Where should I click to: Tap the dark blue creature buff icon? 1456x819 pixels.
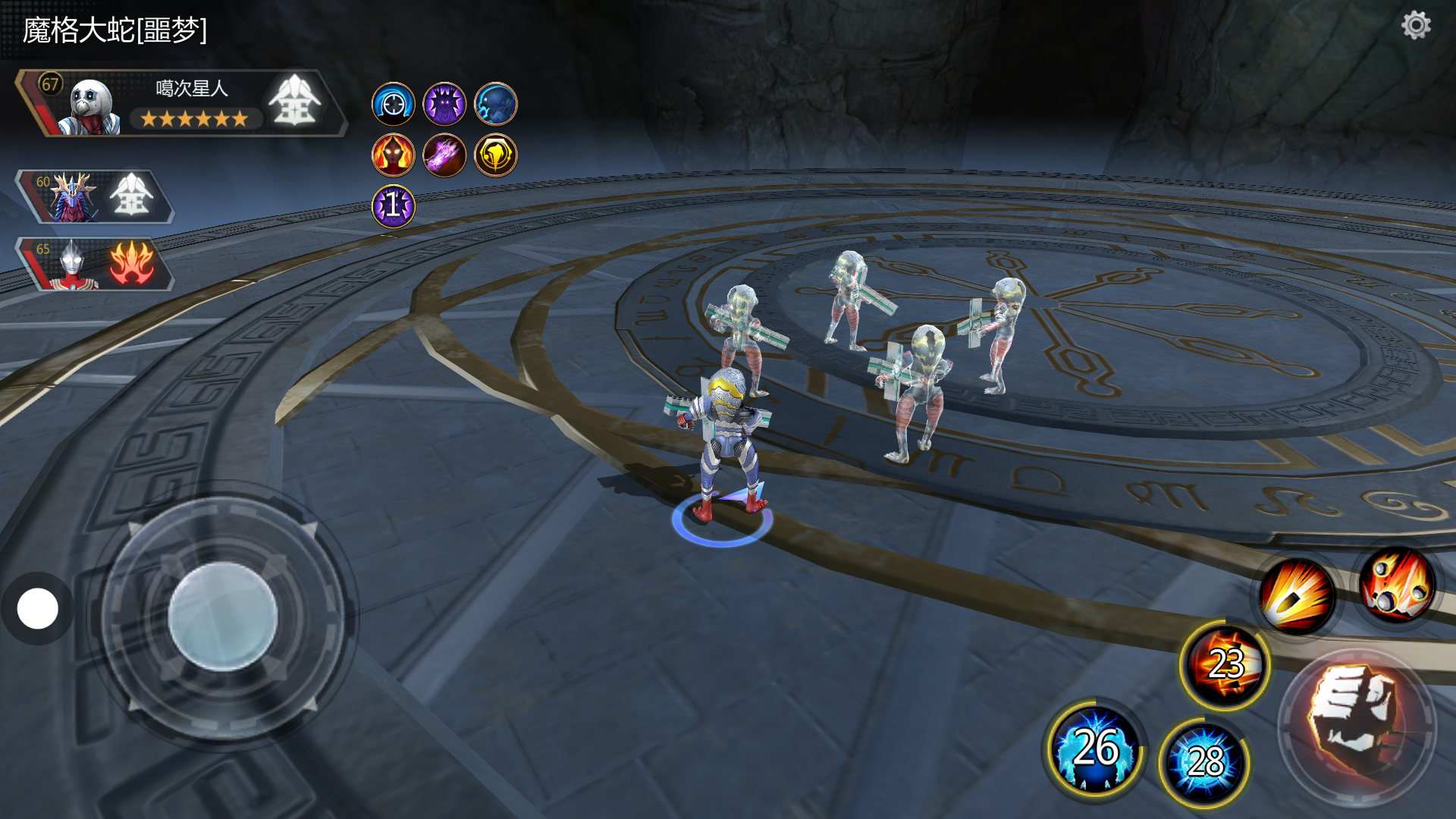tap(495, 104)
